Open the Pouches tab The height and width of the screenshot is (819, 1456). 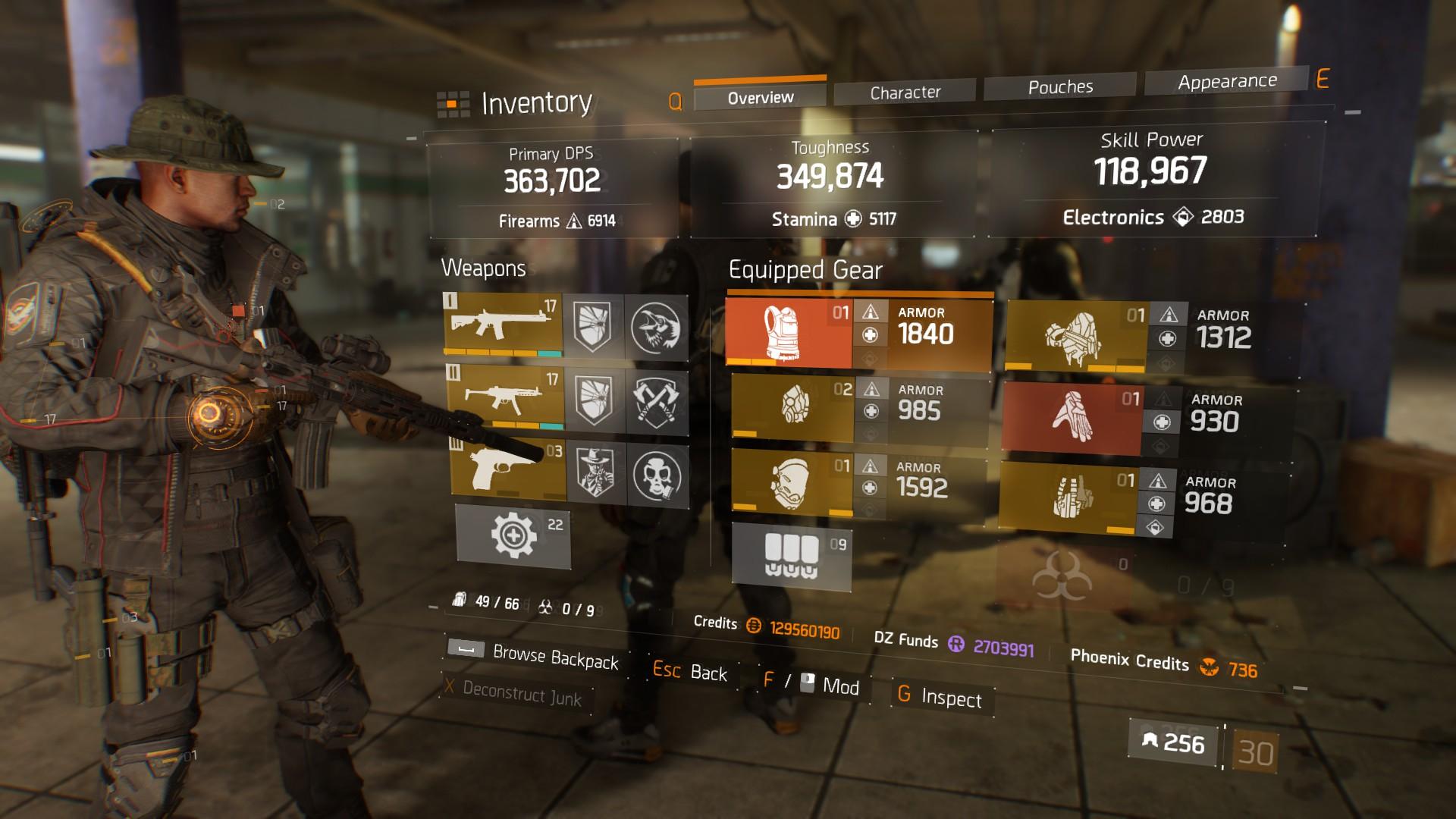pyautogui.click(x=1059, y=87)
